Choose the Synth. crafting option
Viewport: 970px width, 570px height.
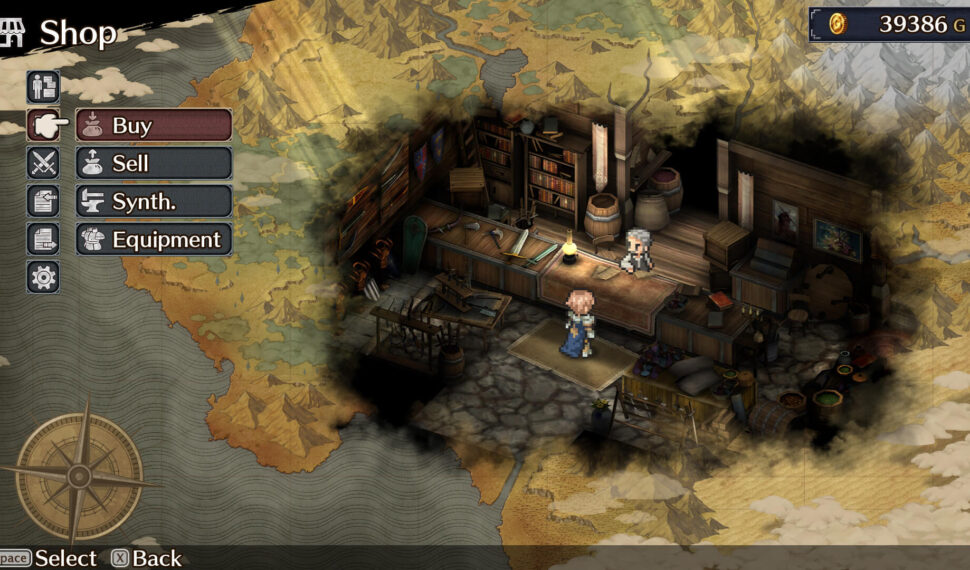(x=153, y=201)
